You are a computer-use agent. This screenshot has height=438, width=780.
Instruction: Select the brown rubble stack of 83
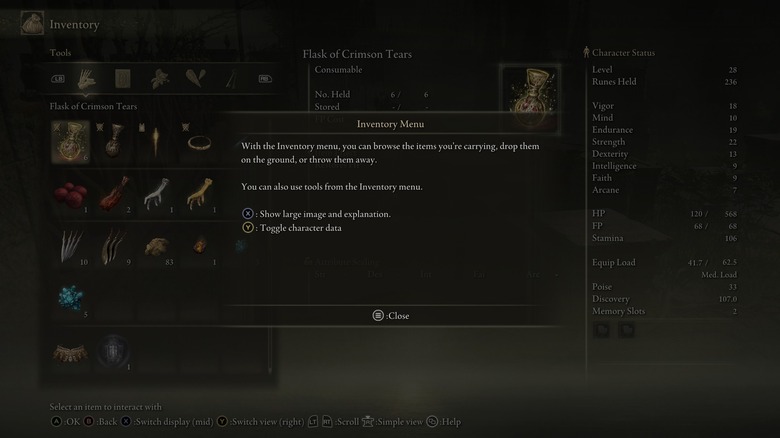(x=158, y=246)
